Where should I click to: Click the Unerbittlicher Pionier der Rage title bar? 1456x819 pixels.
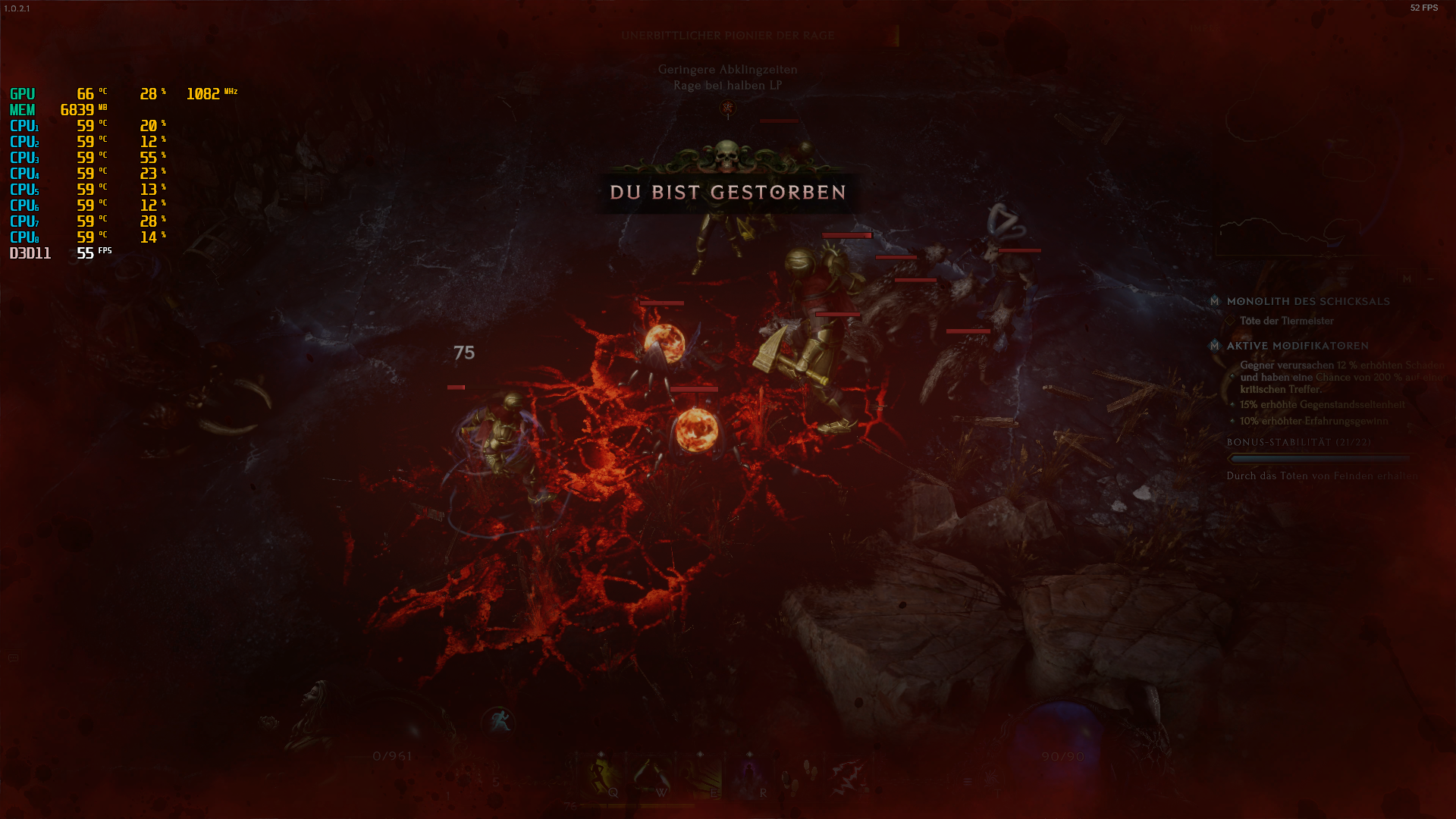tap(728, 35)
